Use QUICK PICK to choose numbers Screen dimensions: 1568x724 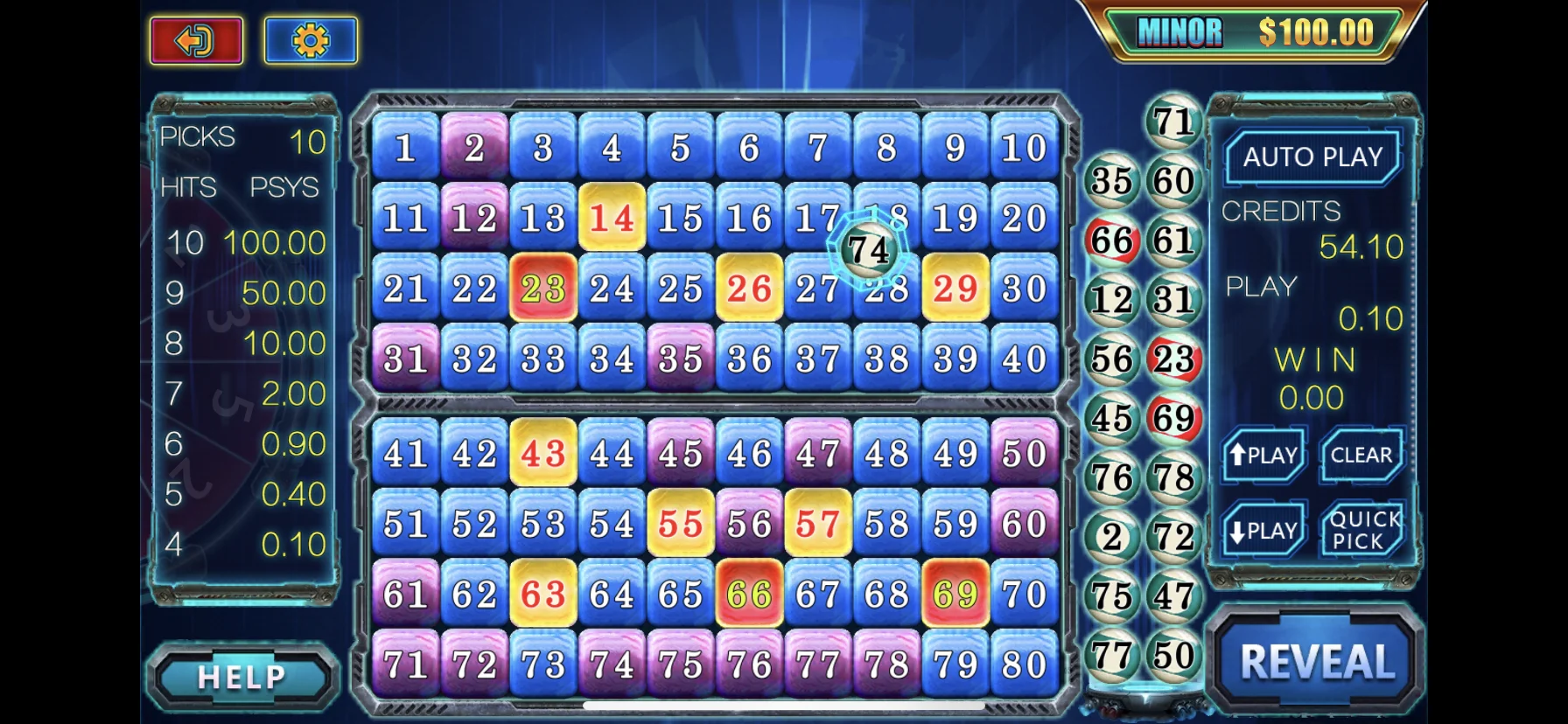[1362, 526]
